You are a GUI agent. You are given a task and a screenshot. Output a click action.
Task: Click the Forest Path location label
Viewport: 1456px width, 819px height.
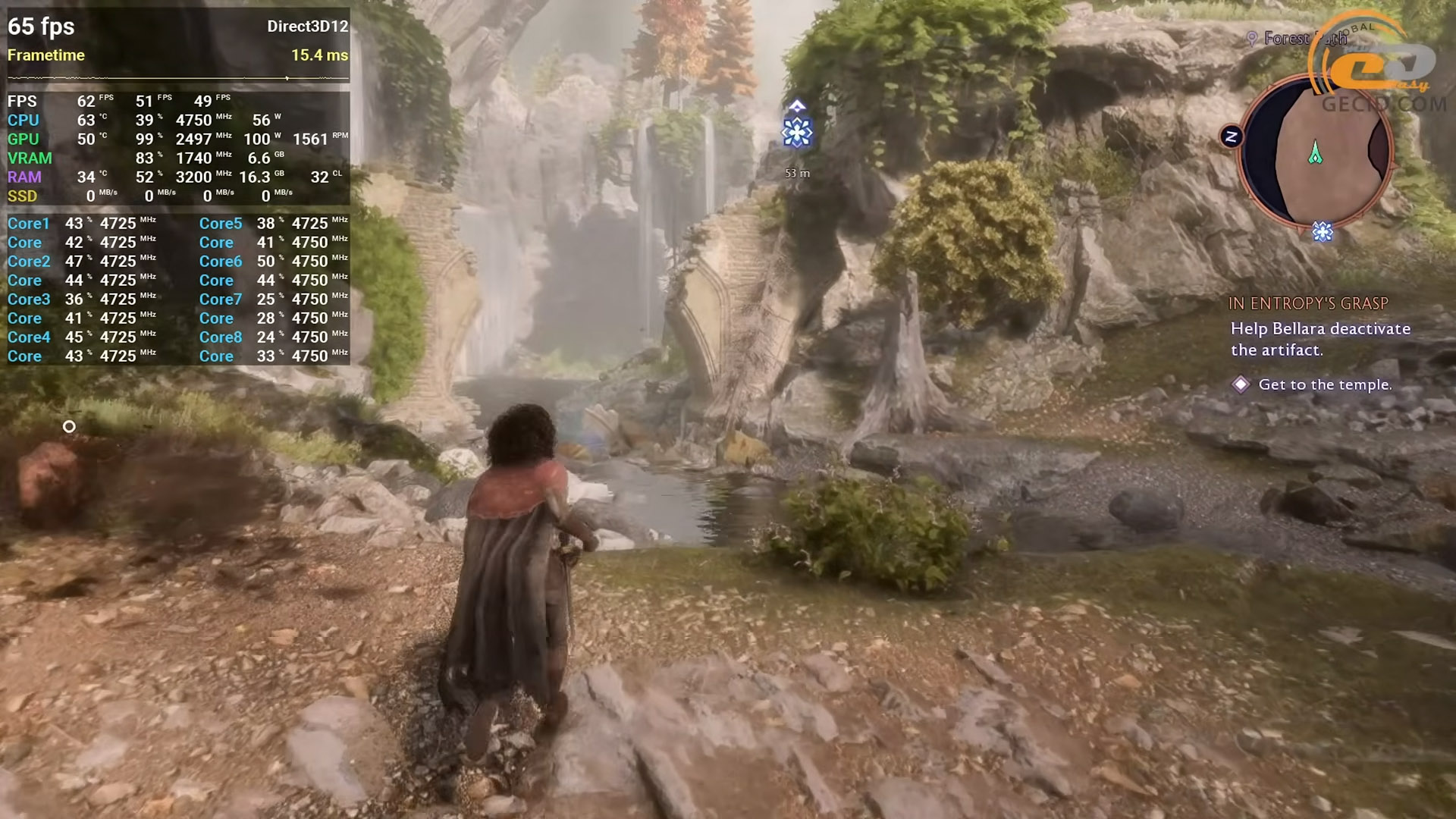1297,38
